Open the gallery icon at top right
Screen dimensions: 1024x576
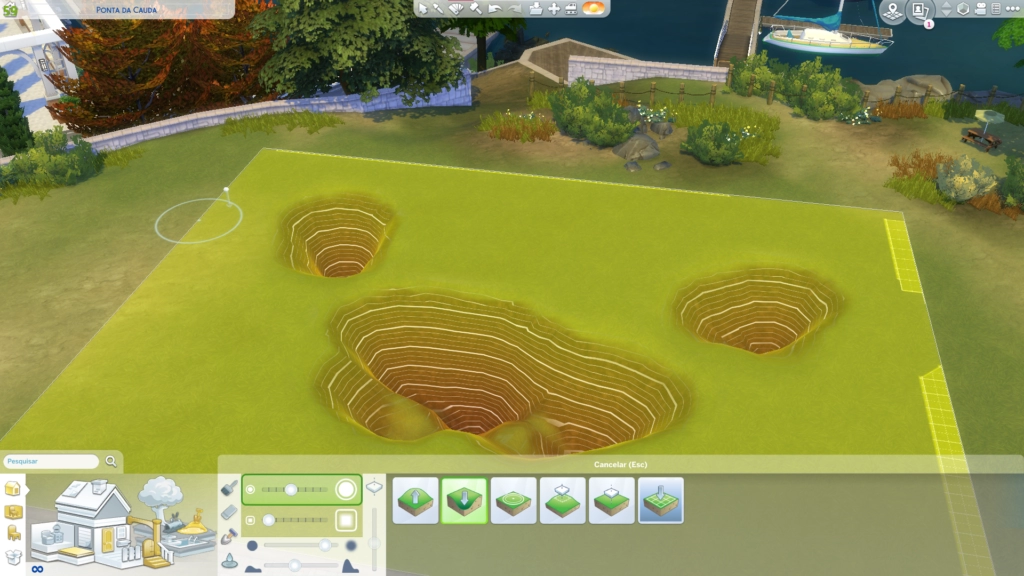pyautogui.click(x=919, y=10)
